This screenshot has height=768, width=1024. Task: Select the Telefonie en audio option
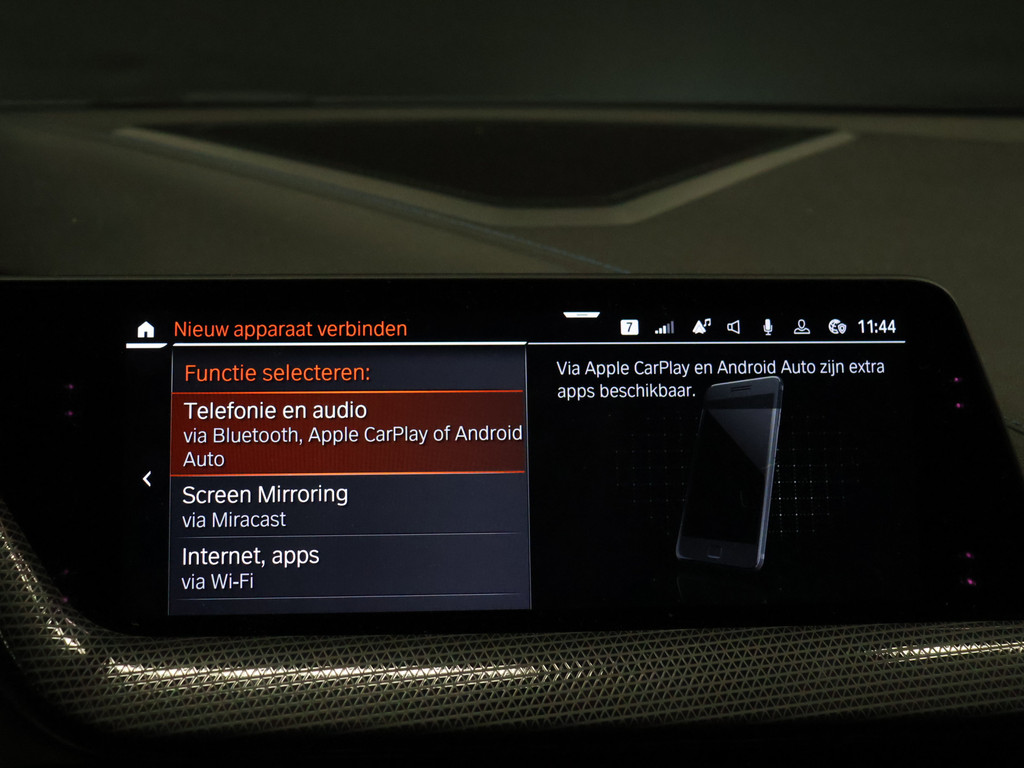click(x=350, y=432)
